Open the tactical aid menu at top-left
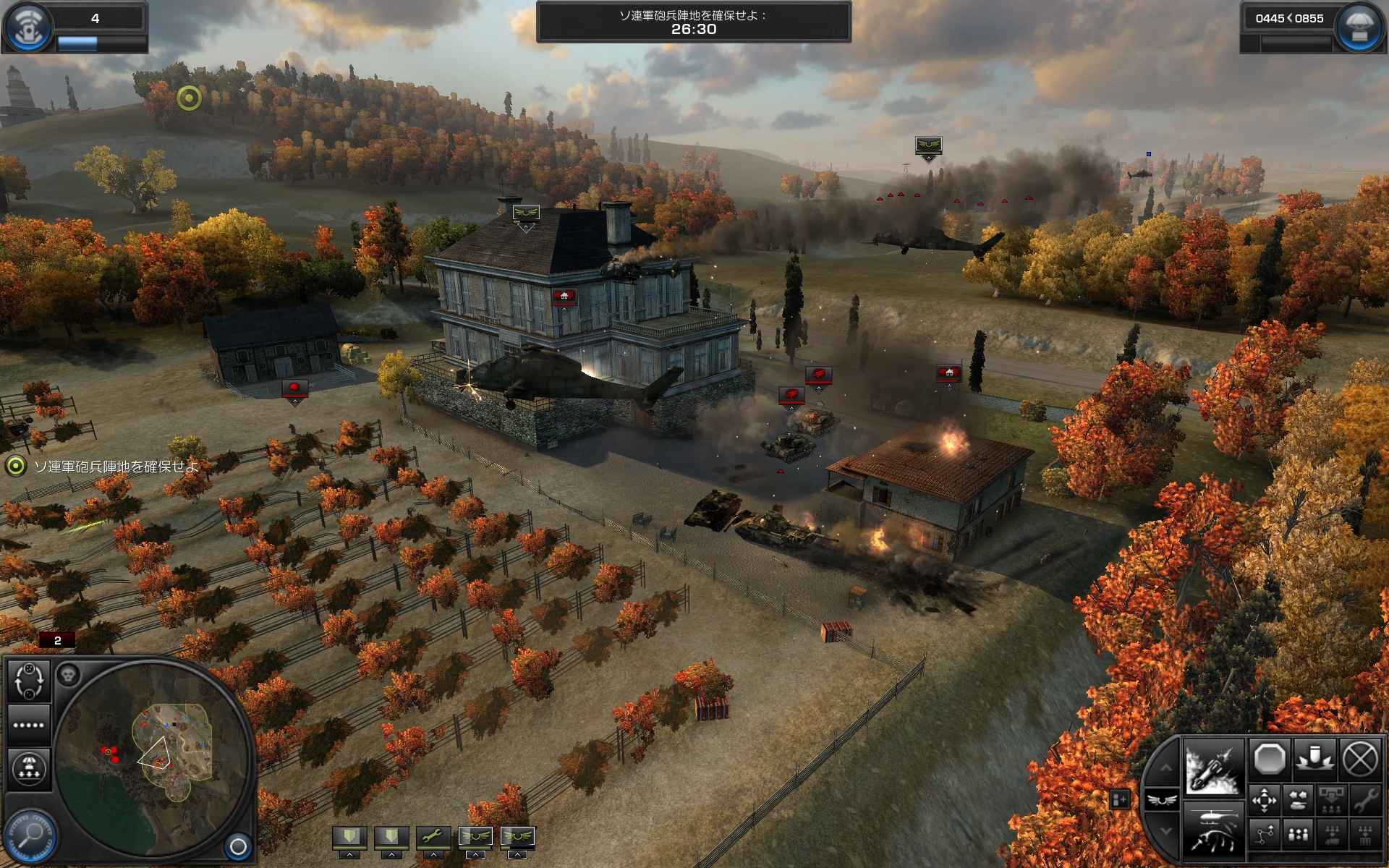 27,27
